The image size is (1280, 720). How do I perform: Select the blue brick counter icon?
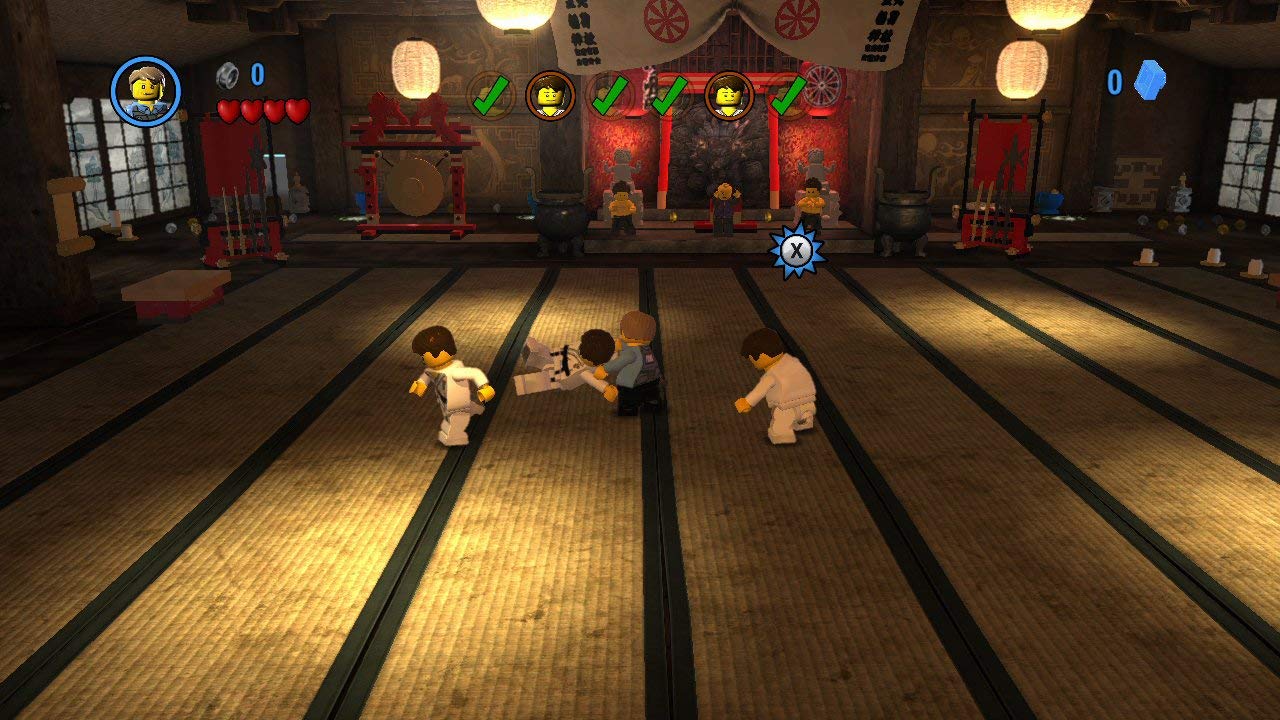tap(1148, 82)
